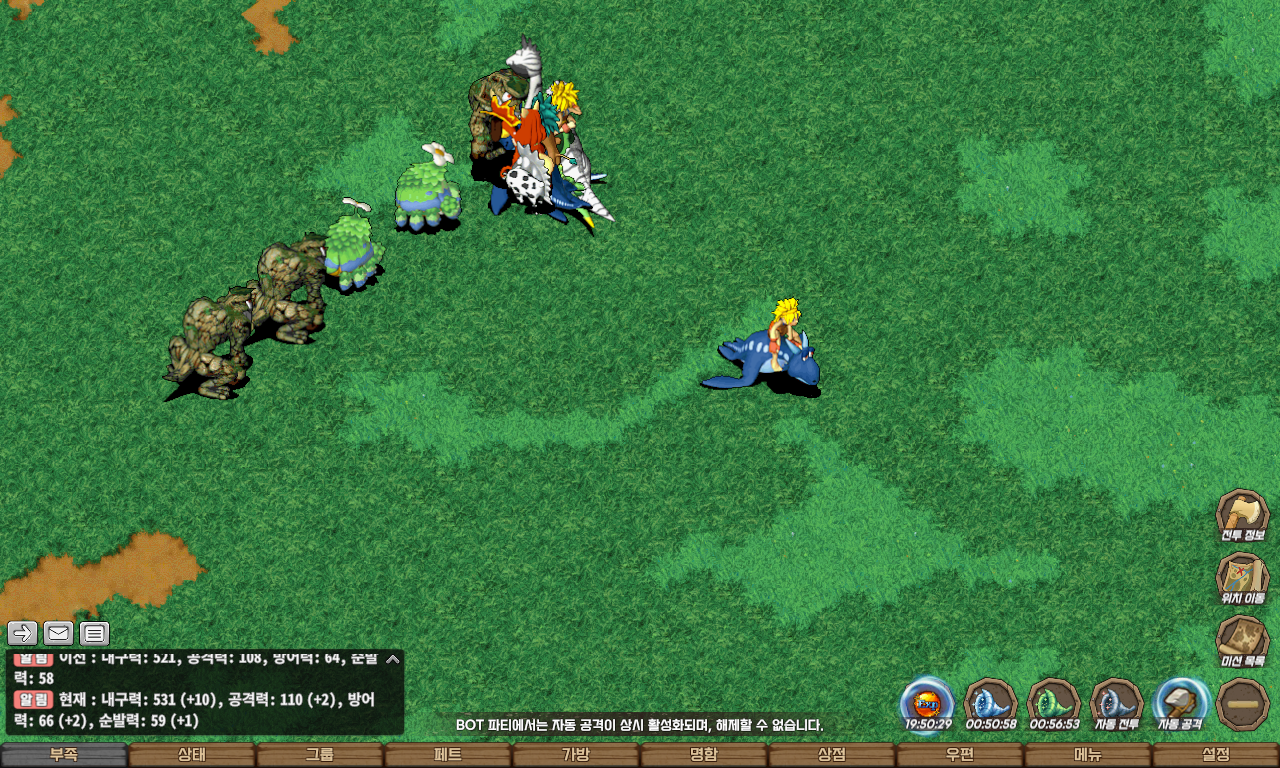Viewport: 1280px width, 768px height.
Task: Click the Exp boost buff icon
Action: (927, 702)
